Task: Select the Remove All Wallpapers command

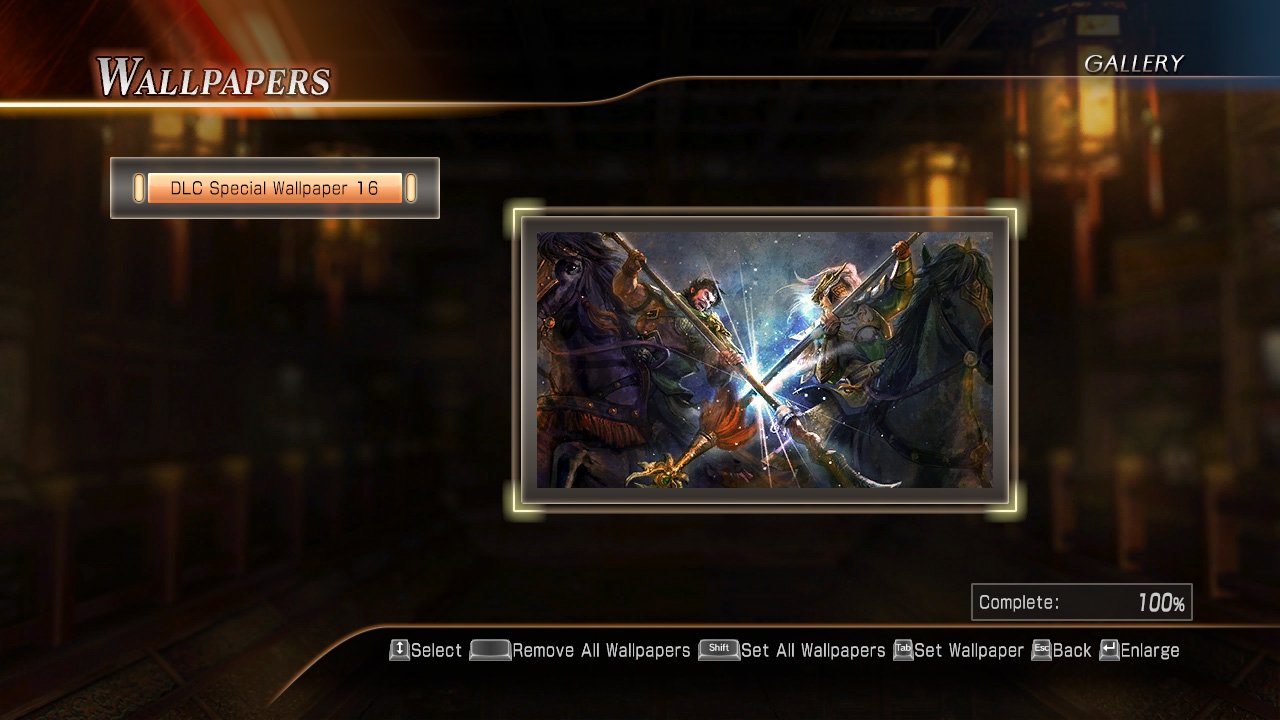Action: click(600, 650)
